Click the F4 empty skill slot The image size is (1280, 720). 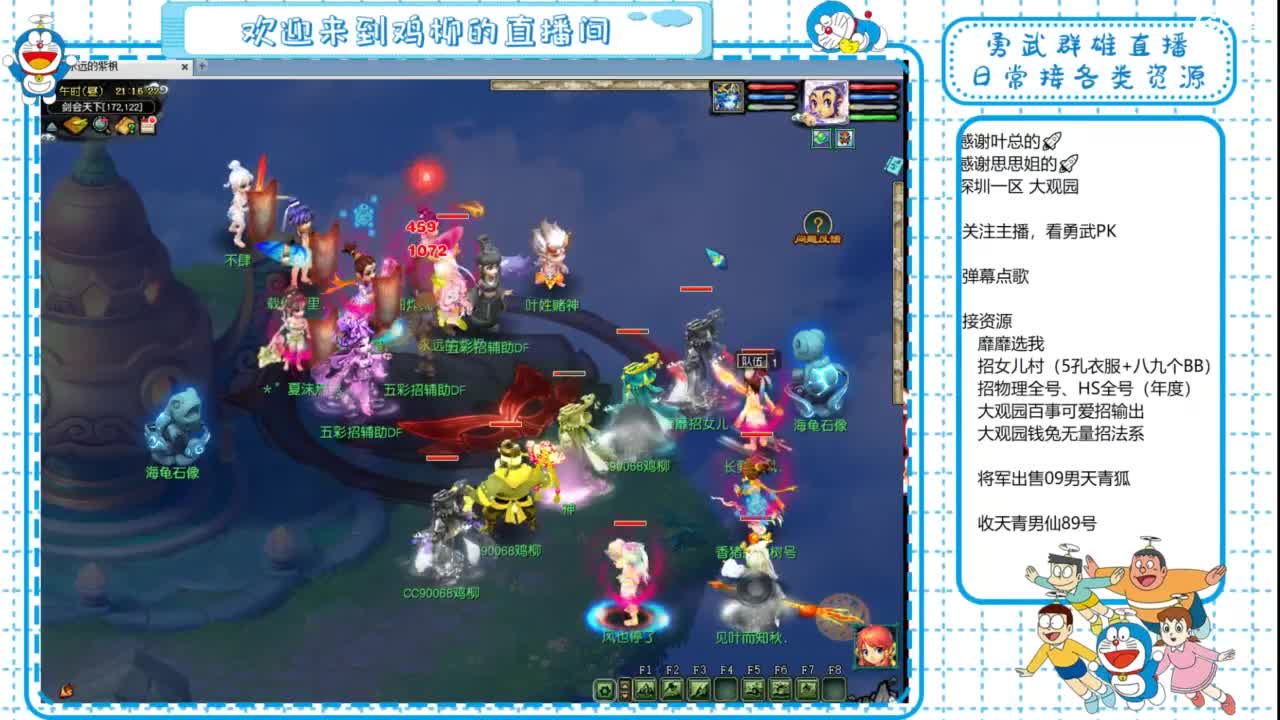[x=725, y=689]
